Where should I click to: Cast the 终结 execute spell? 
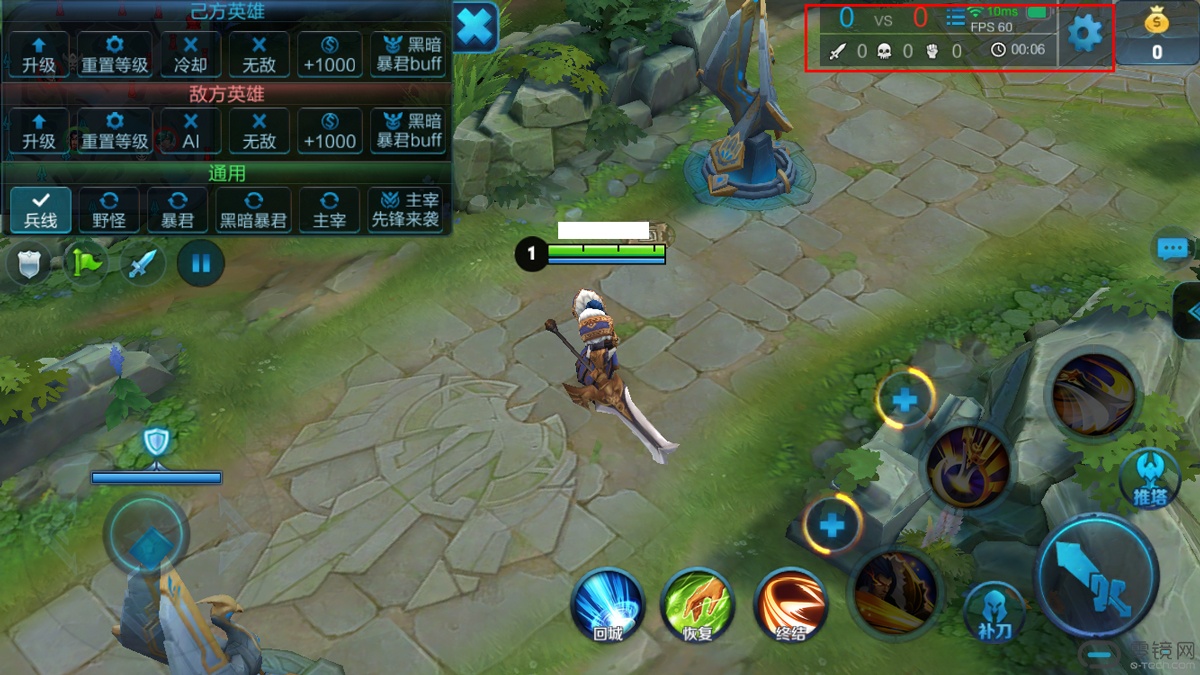click(x=790, y=605)
